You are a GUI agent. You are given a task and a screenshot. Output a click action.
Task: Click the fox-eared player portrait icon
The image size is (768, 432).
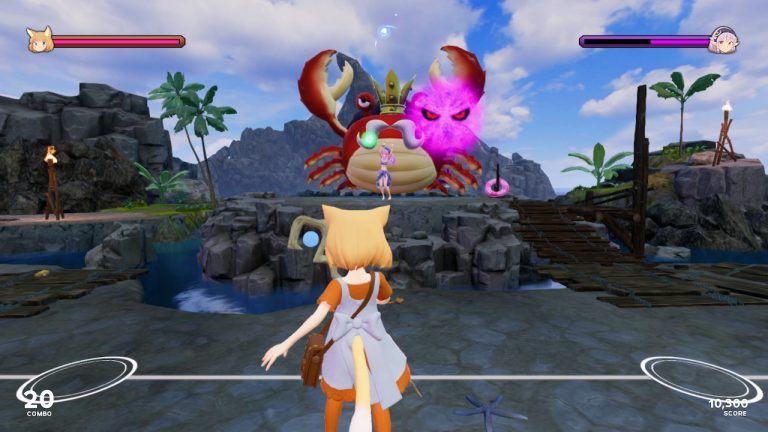[x=39, y=39]
